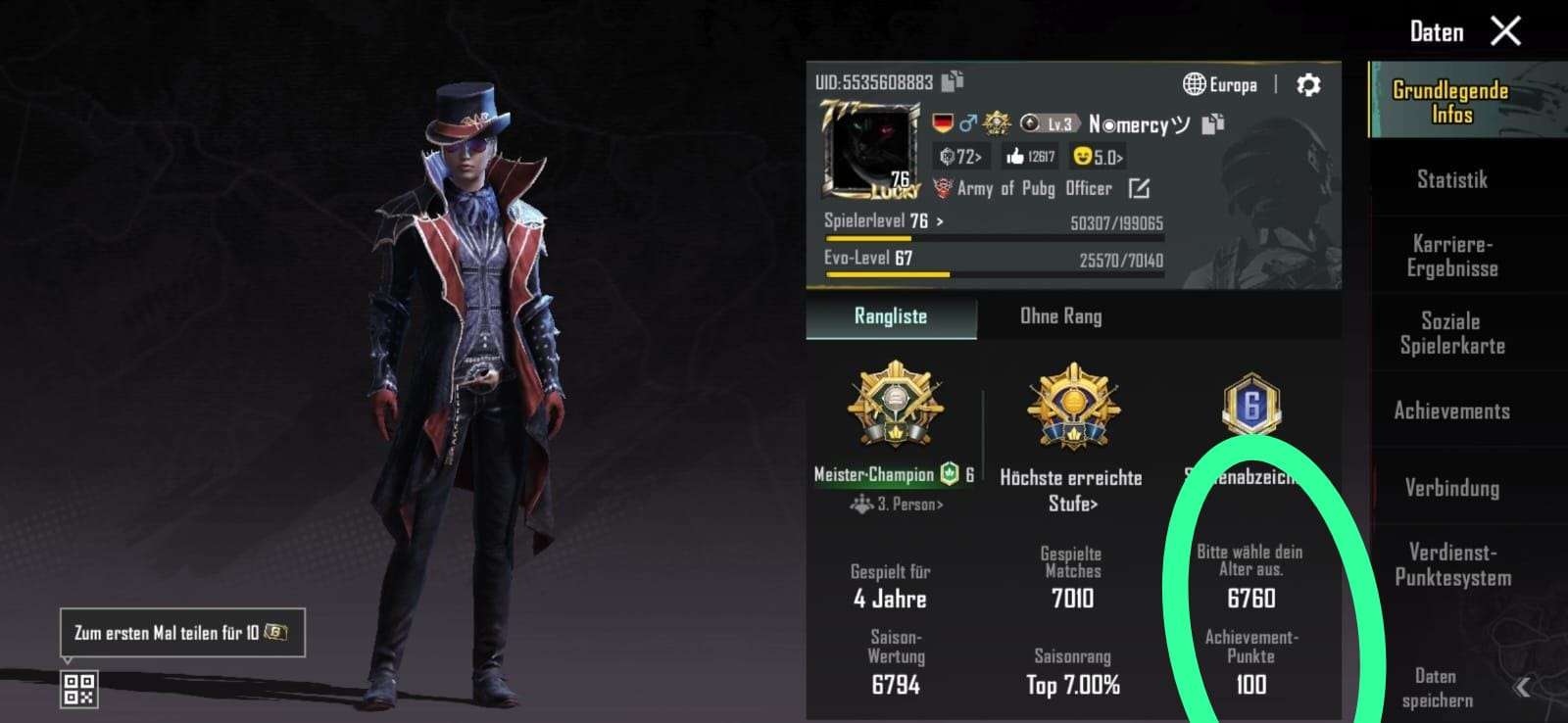Image resolution: width=1568 pixels, height=723 pixels.
Task: Open profile settings gear icon
Action: point(1307,85)
